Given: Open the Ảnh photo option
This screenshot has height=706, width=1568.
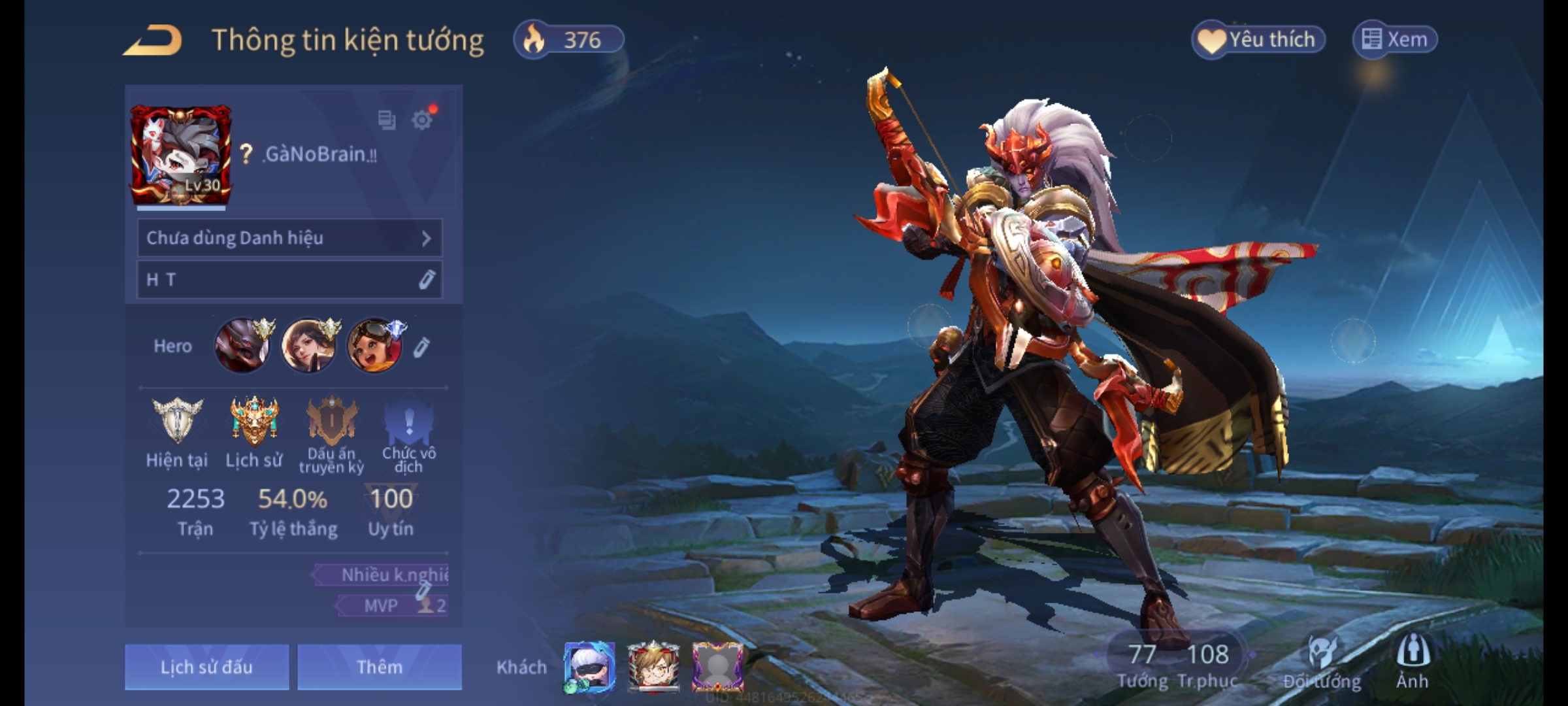Looking at the screenshot, I should pos(1413,662).
